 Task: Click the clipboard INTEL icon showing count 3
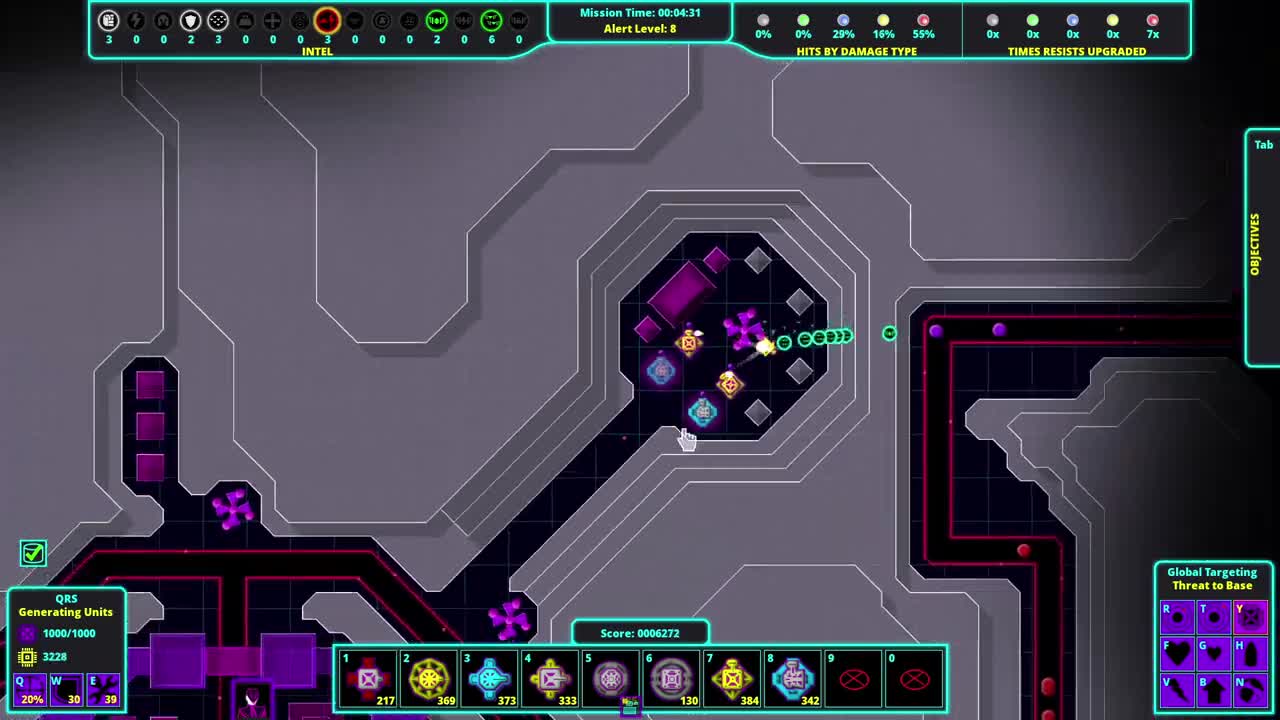[108, 18]
